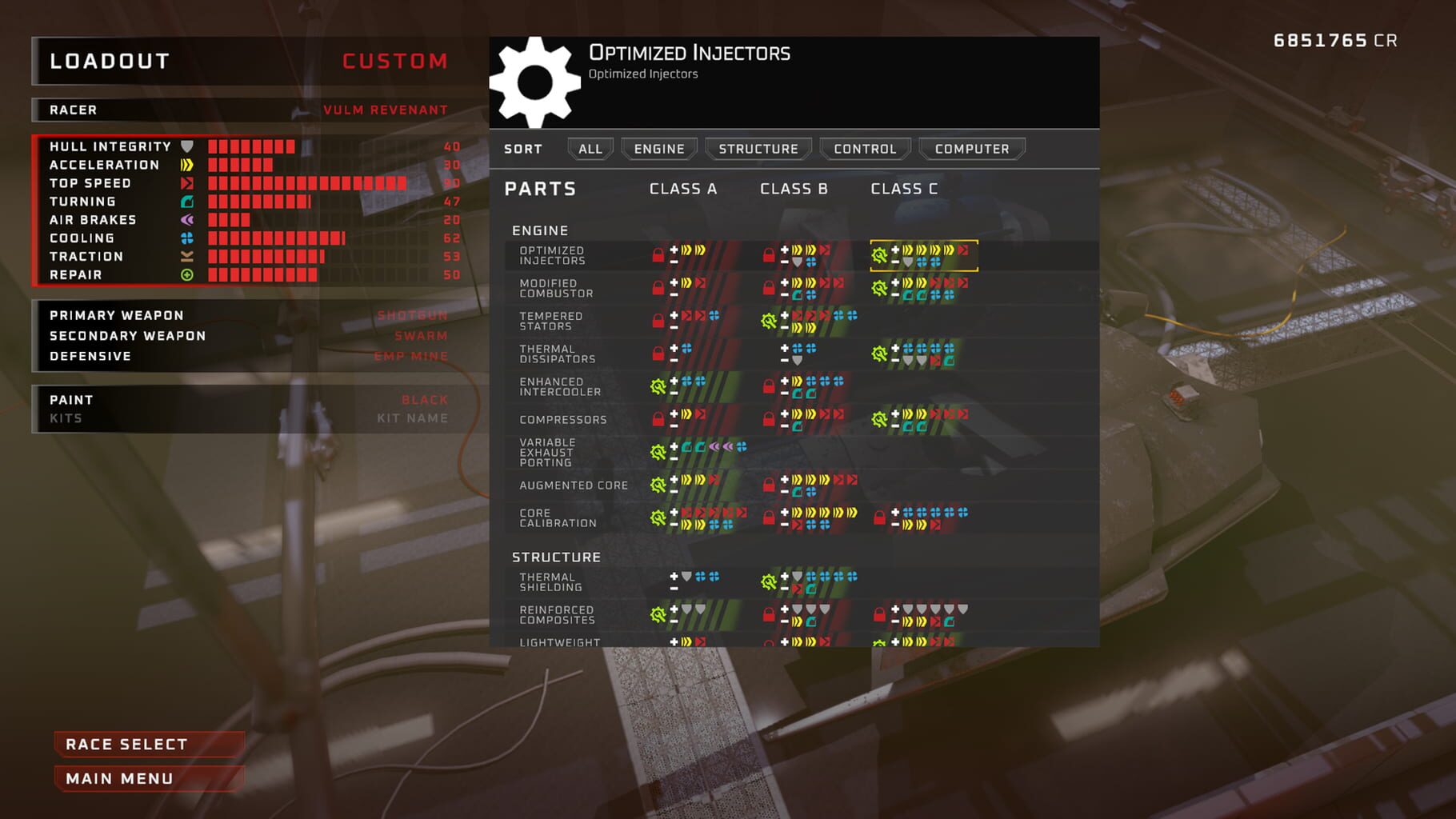Expand the Secondary Weapon Swarm selector

tap(422, 336)
